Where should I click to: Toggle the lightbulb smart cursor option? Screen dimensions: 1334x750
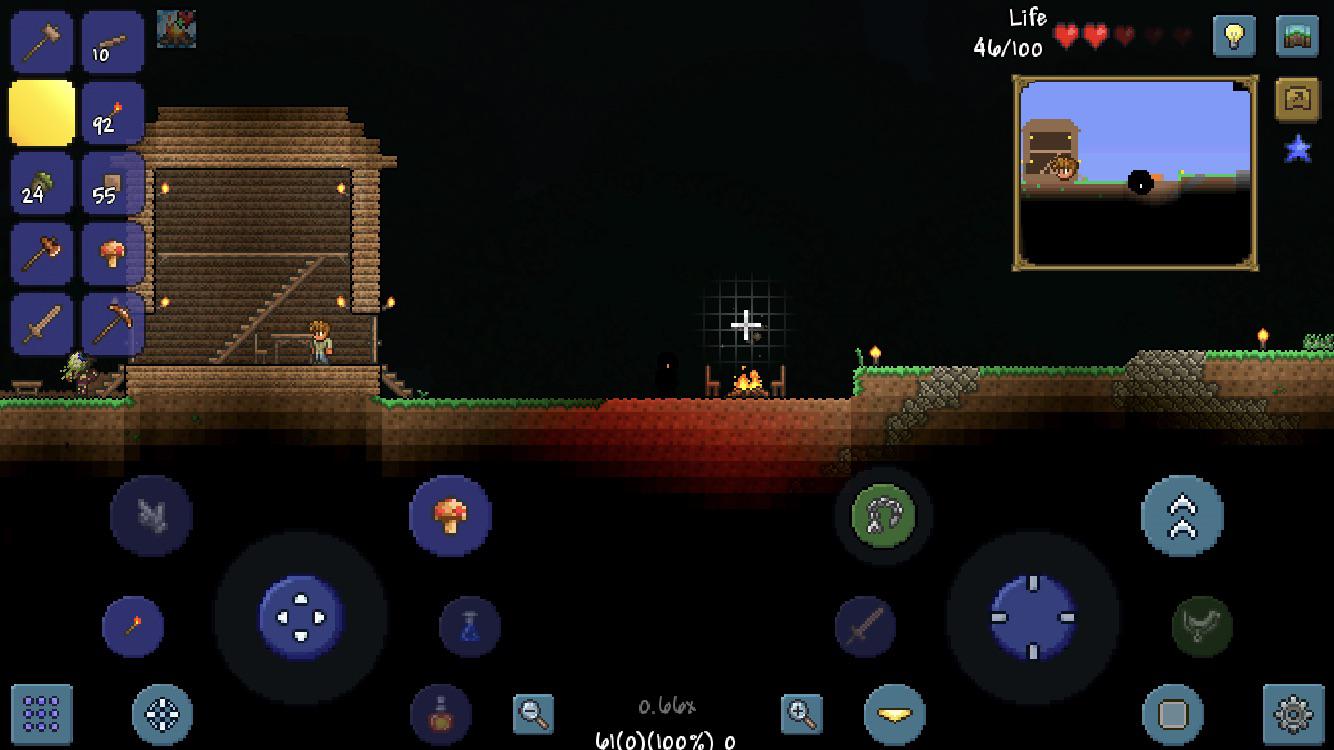tap(1235, 38)
